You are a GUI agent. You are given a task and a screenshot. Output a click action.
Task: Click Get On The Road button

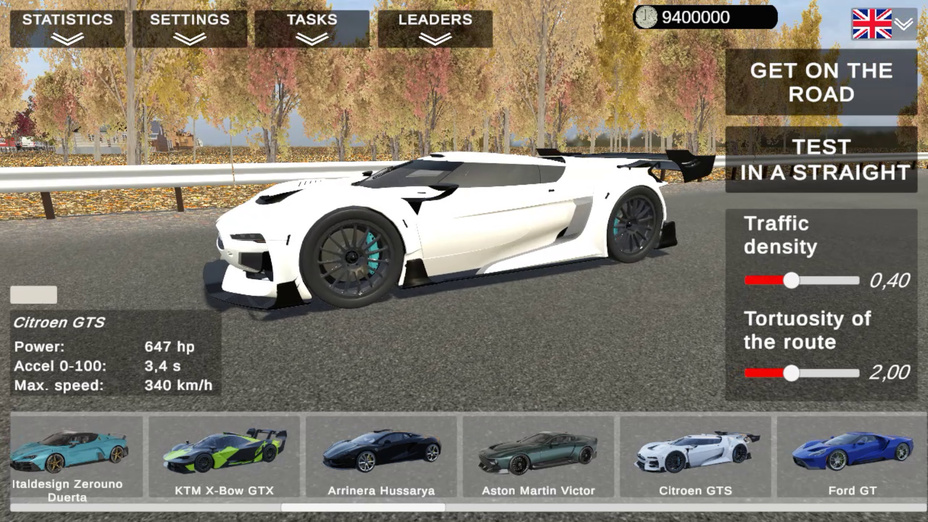click(821, 82)
